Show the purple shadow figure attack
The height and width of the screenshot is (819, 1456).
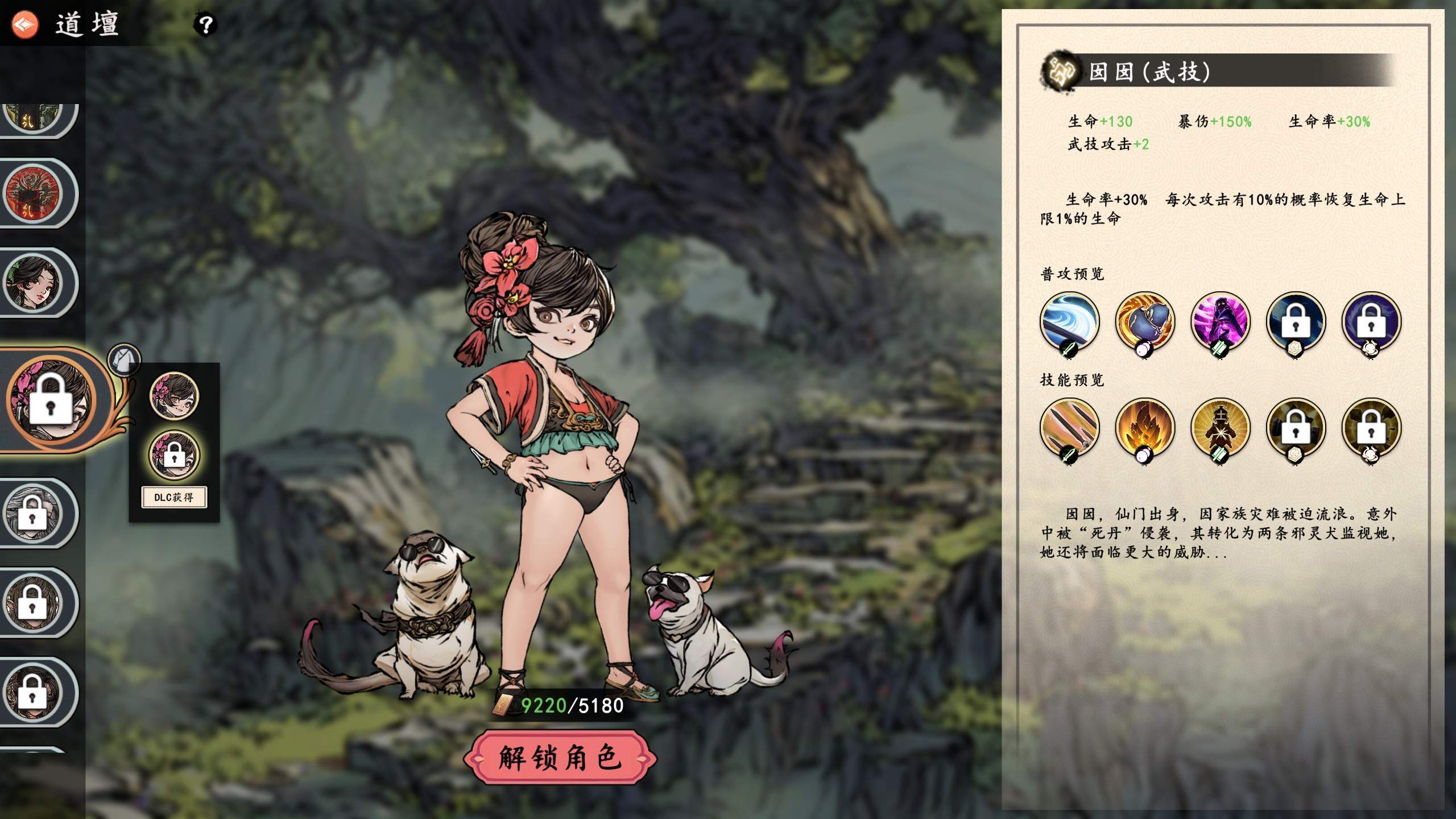click(1221, 322)
